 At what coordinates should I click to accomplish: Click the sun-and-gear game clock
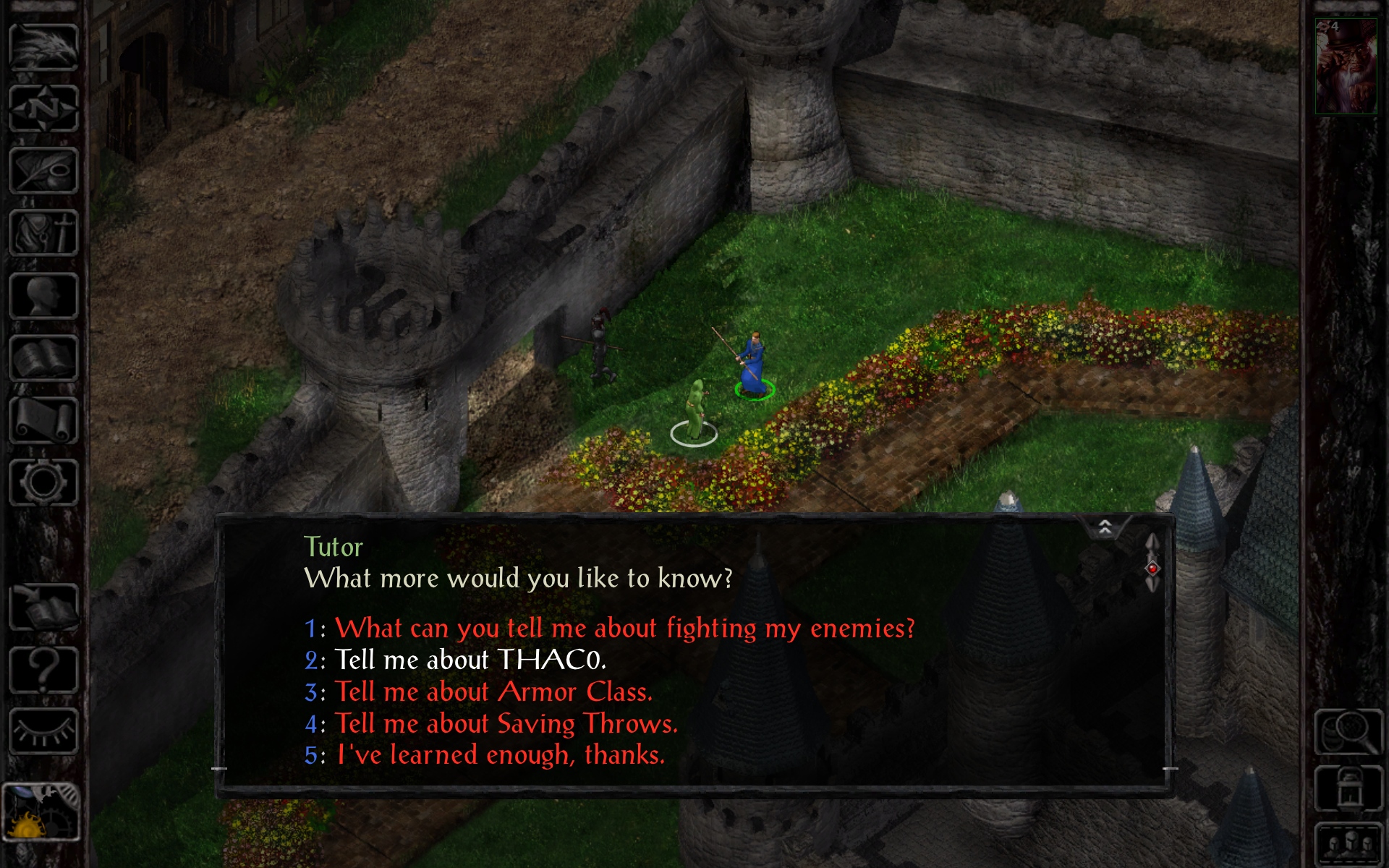point(41,813)
